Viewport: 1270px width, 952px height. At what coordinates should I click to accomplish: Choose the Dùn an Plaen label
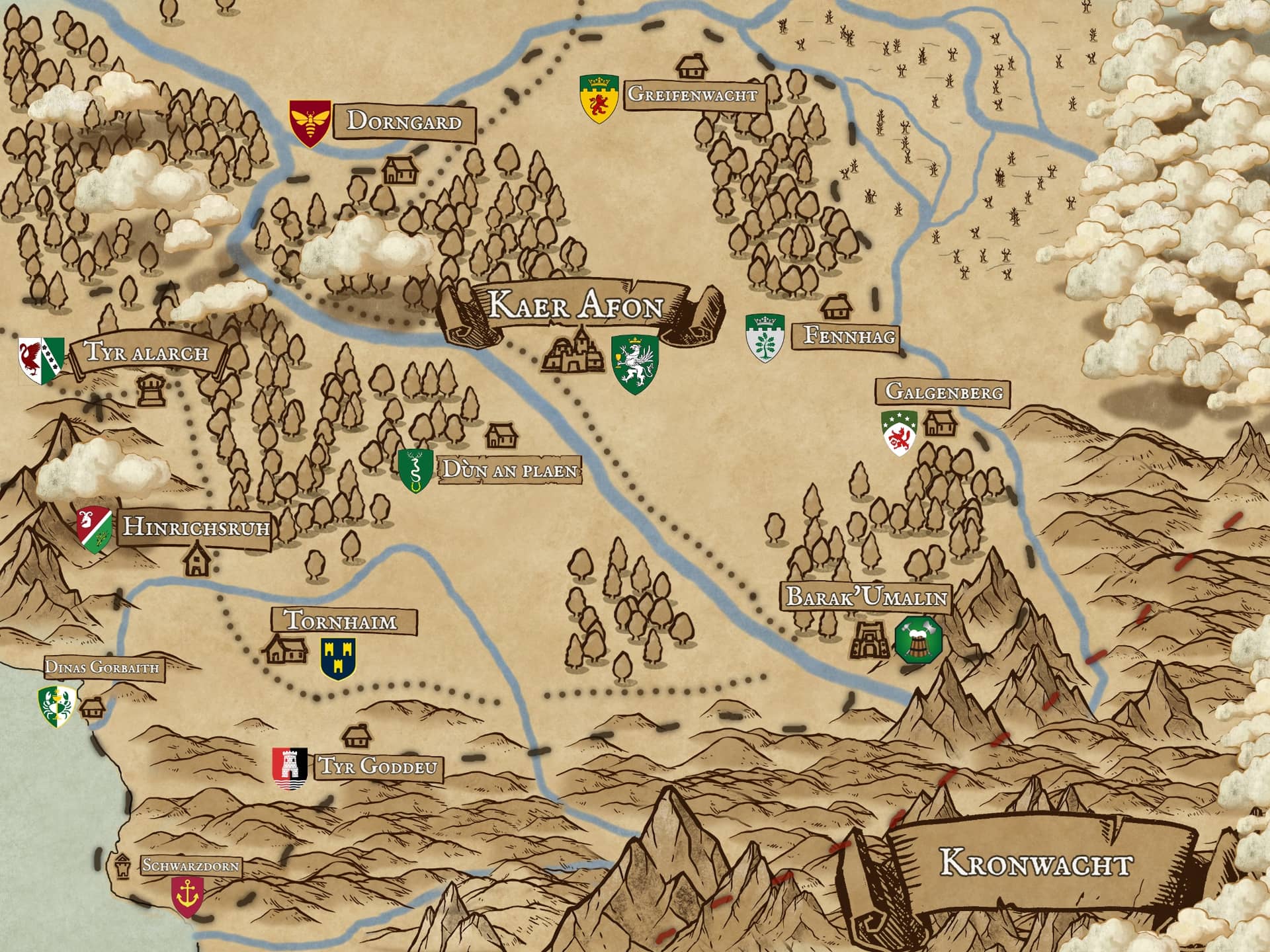click(x=509, y=470)
